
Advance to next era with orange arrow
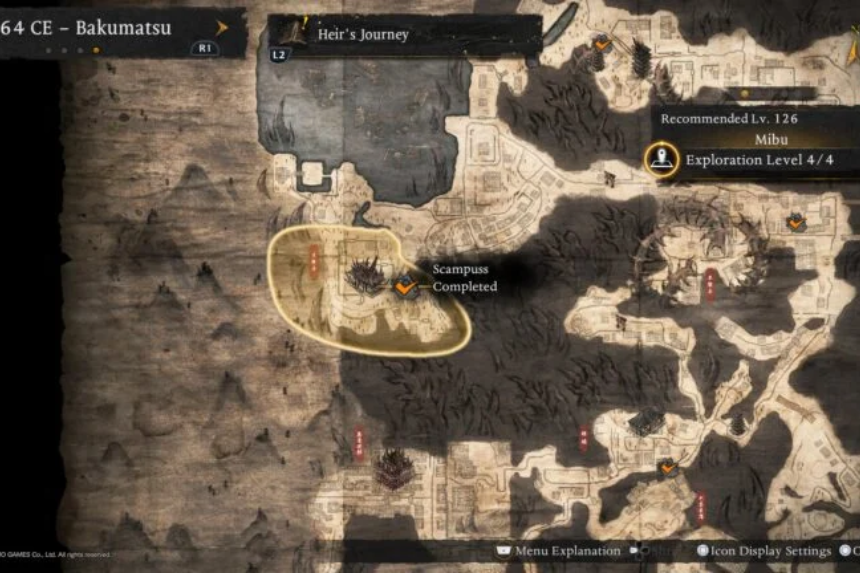click(x=222, y=27)
